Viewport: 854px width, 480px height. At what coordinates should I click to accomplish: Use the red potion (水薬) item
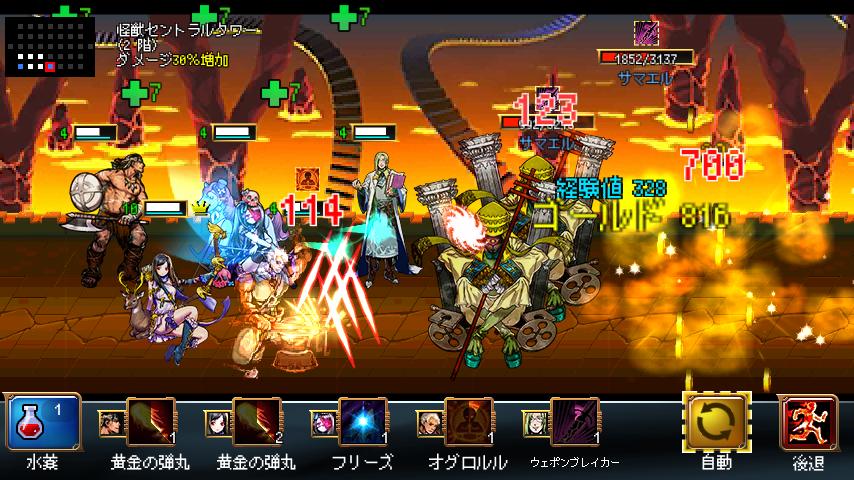pos(43,422)
